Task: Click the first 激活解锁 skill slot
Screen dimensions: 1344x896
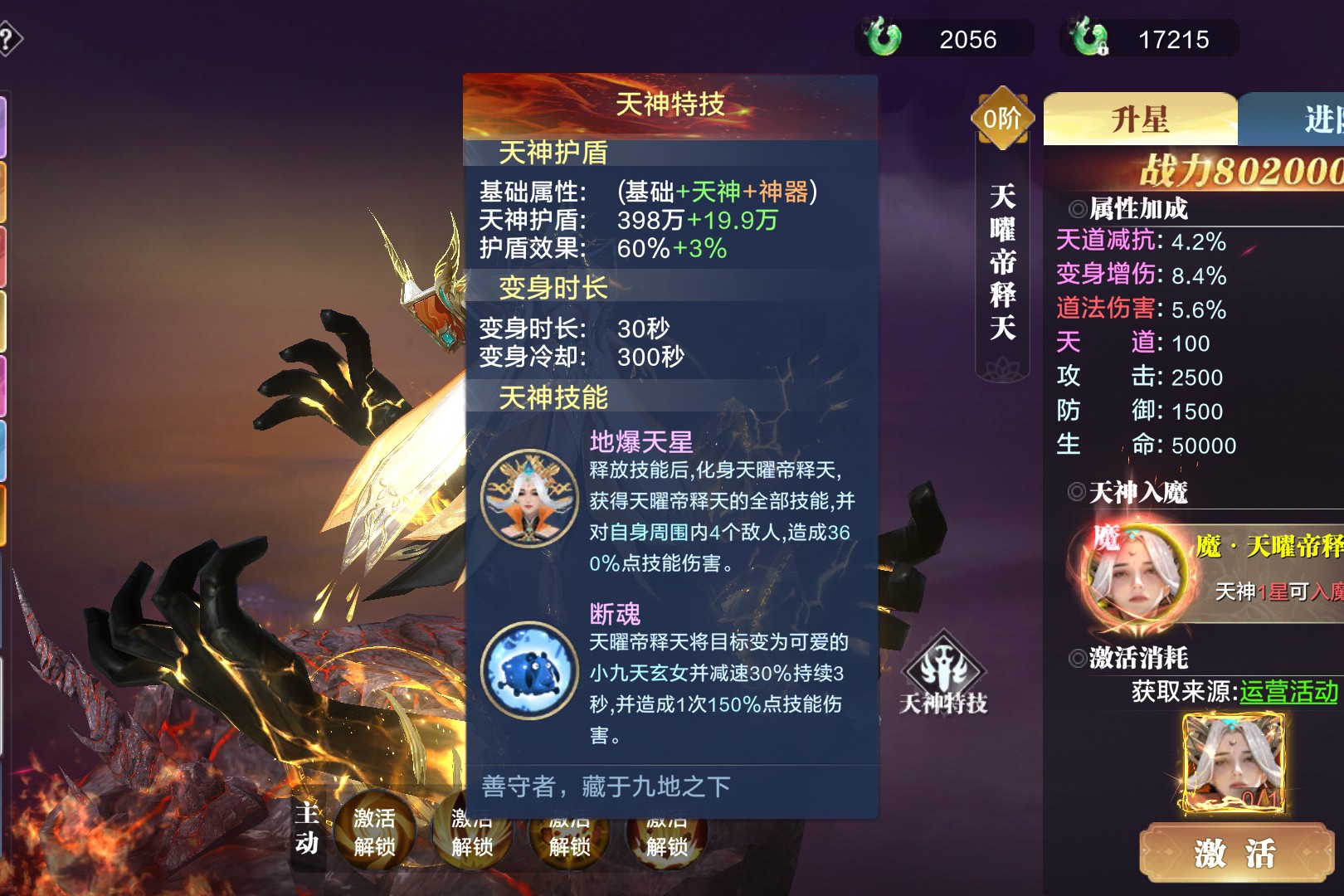Action: 374,832
